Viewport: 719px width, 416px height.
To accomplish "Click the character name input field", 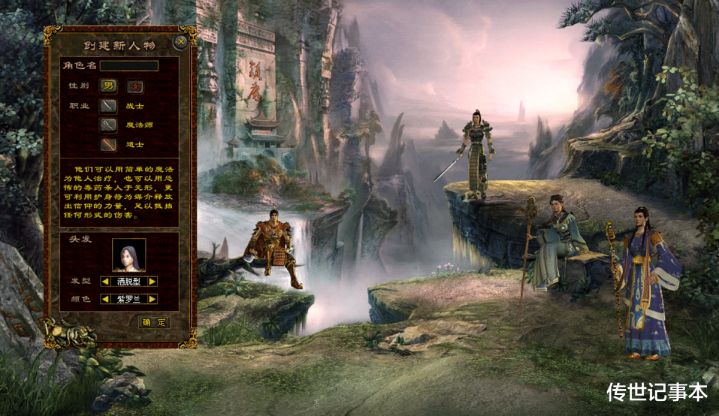I will pos(129,66).
